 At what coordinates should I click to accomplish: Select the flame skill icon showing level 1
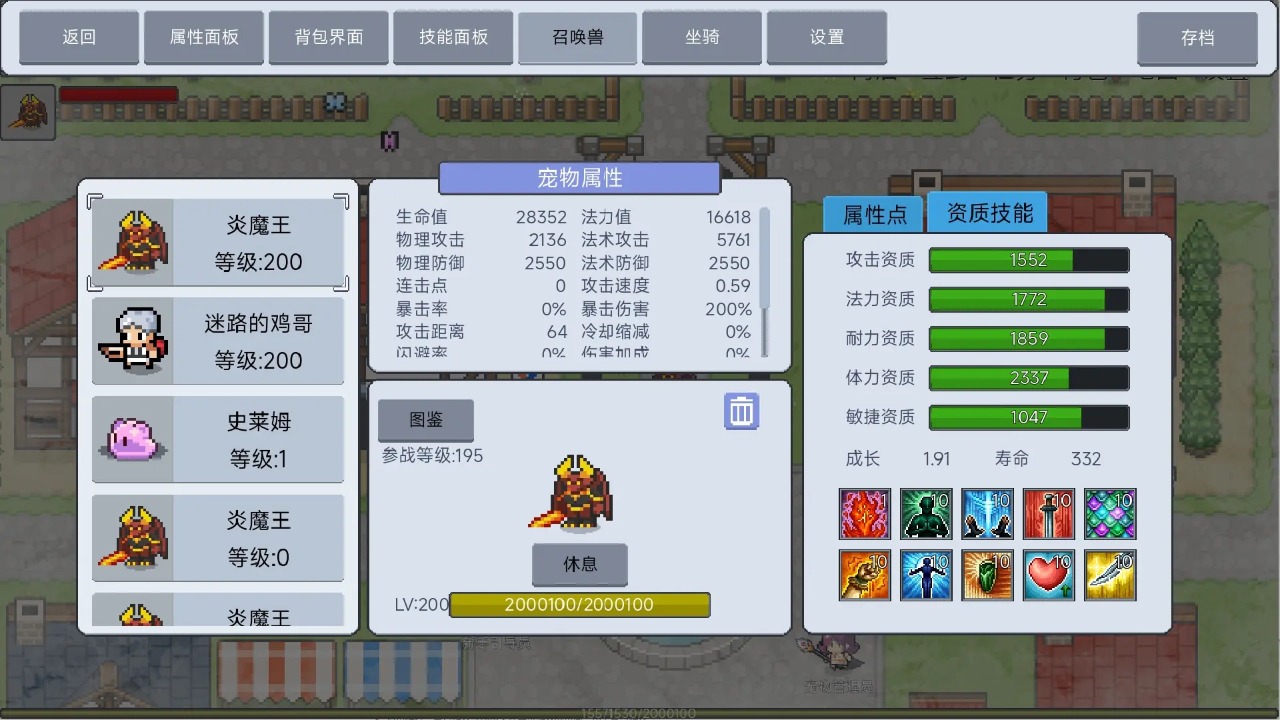pos(864,513)
